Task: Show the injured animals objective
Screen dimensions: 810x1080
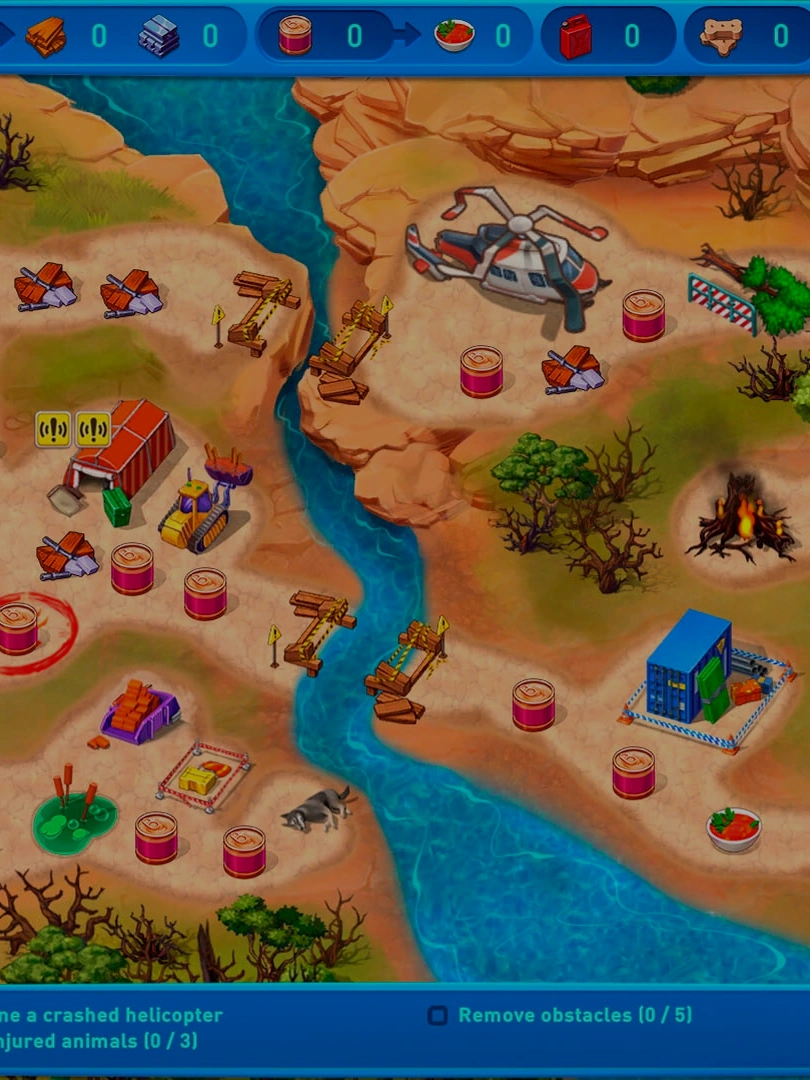Action: pyautogui.click(x=98, y=1041)
